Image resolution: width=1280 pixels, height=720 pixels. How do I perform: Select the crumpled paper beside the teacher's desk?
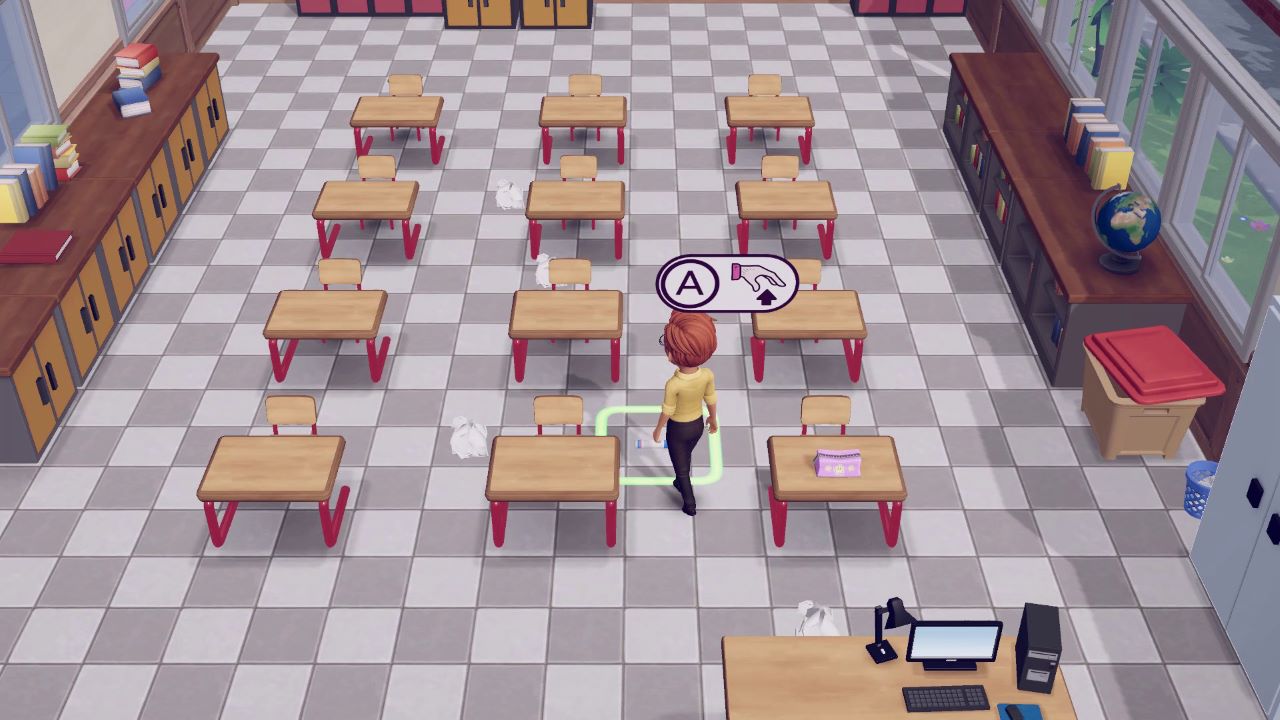point(815,612)
